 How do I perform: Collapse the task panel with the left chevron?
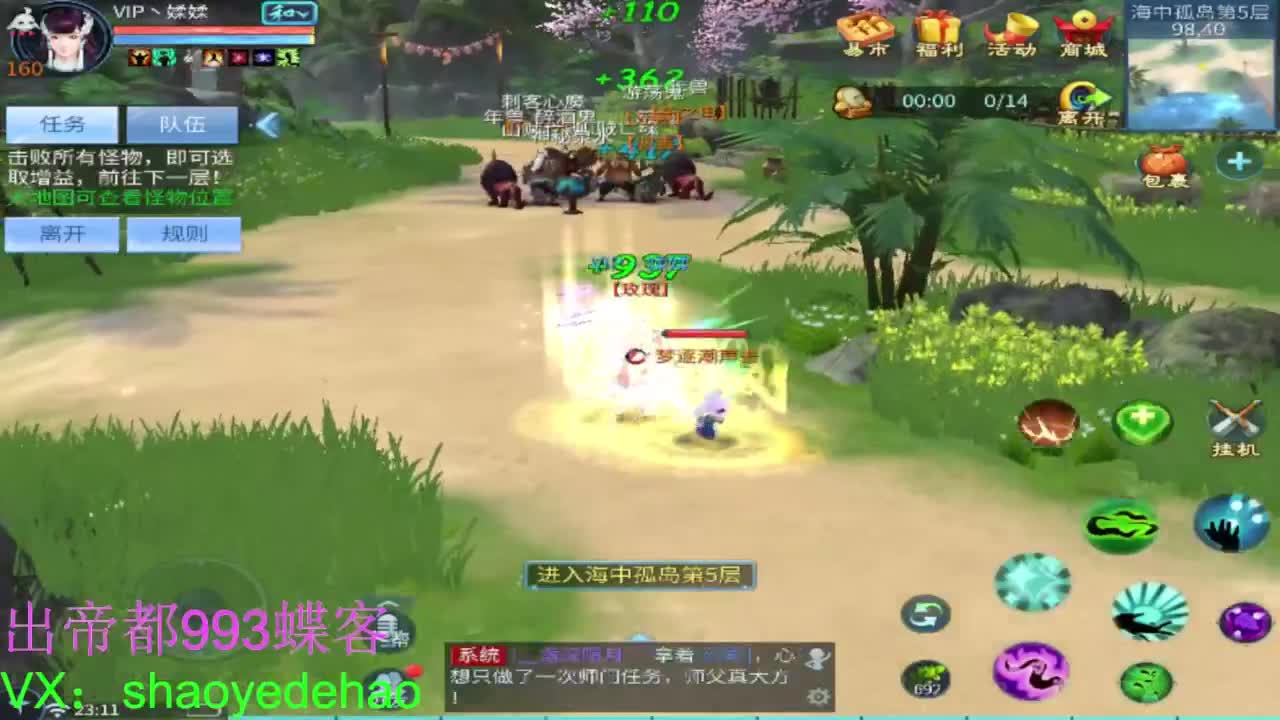(x=265, y=123)
